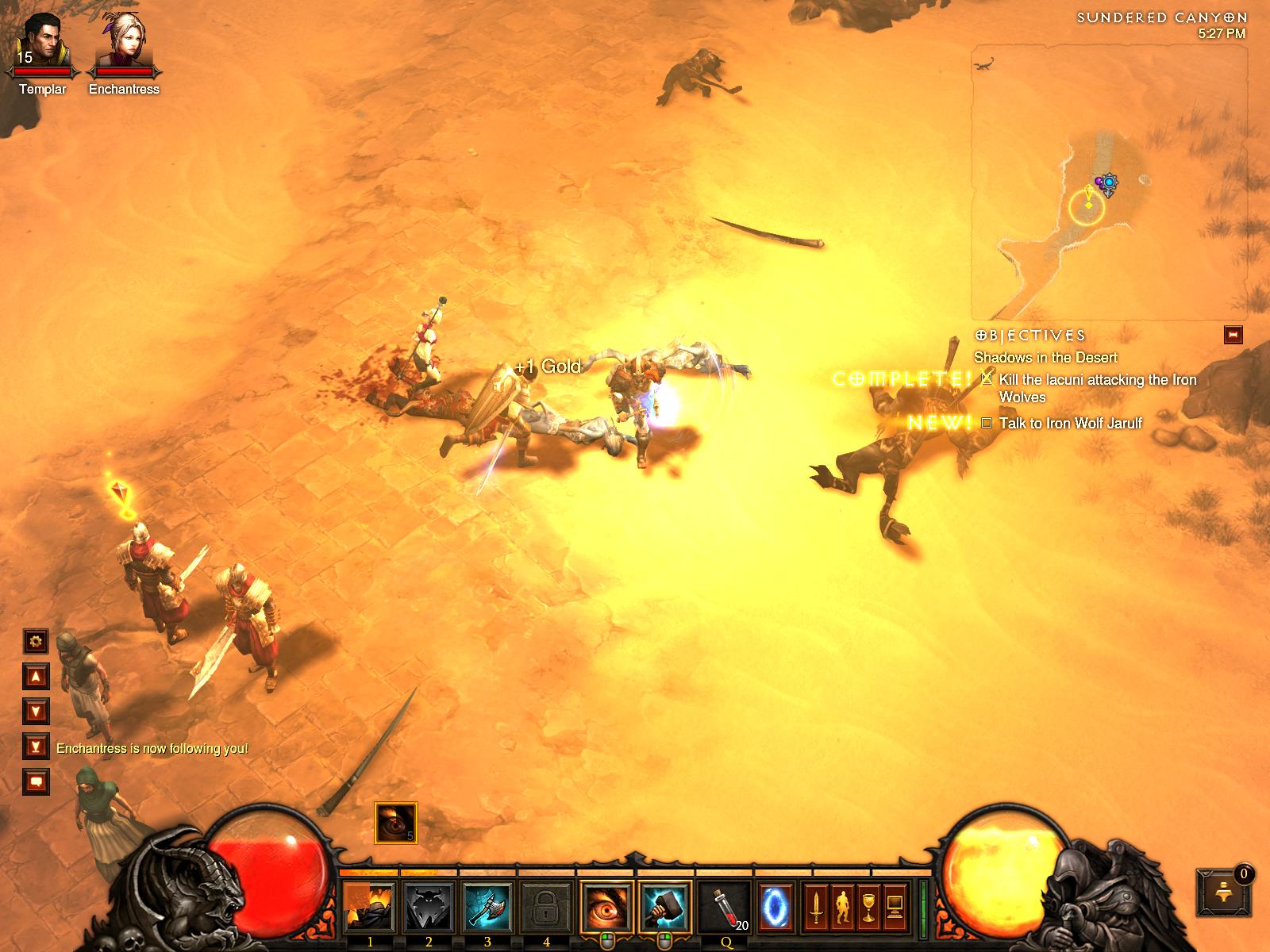1270x952 pixels.
Task: Collapse the objectives tracker with the red button
Action: pos(1233,335)
